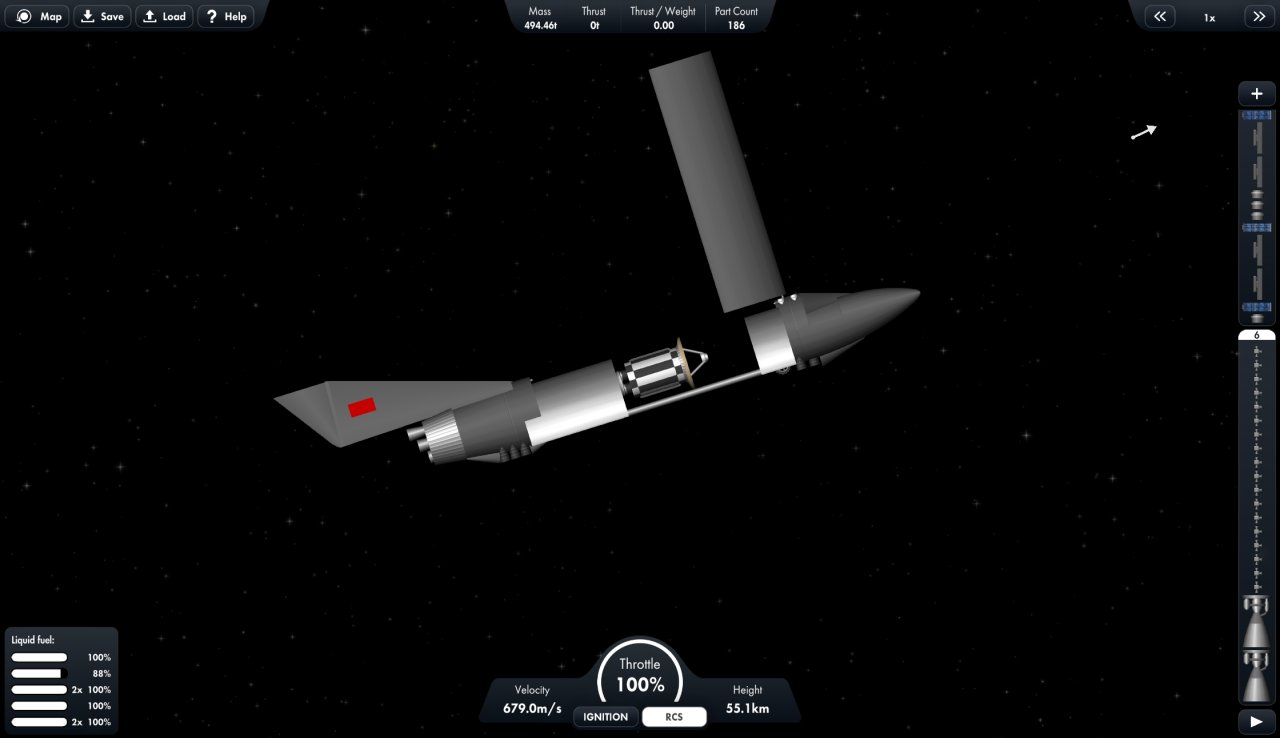Open the Map view
The width and height of the screenshot is (1280, 738).
pyautogui.click(x=37, y=16)
